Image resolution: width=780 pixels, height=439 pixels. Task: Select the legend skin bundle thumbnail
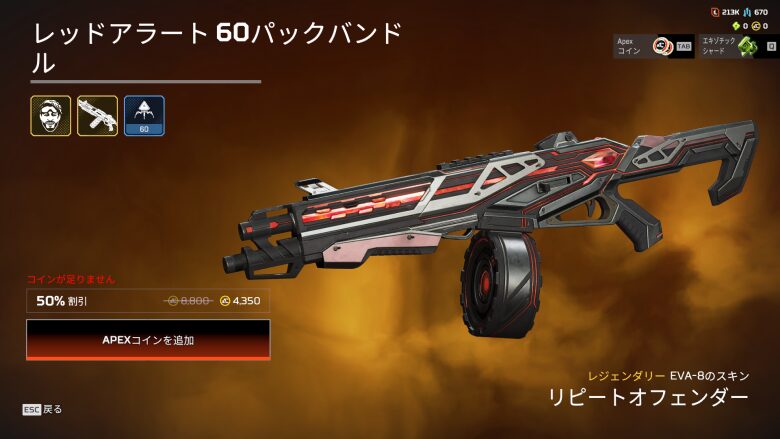(x=51, y=116)
